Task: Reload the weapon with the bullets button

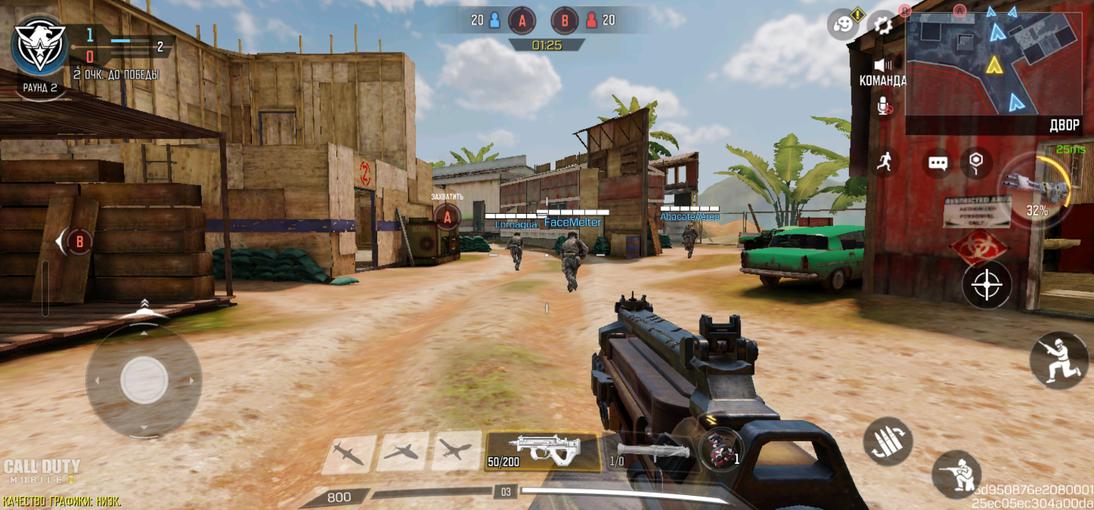Action: click(888, 441)
